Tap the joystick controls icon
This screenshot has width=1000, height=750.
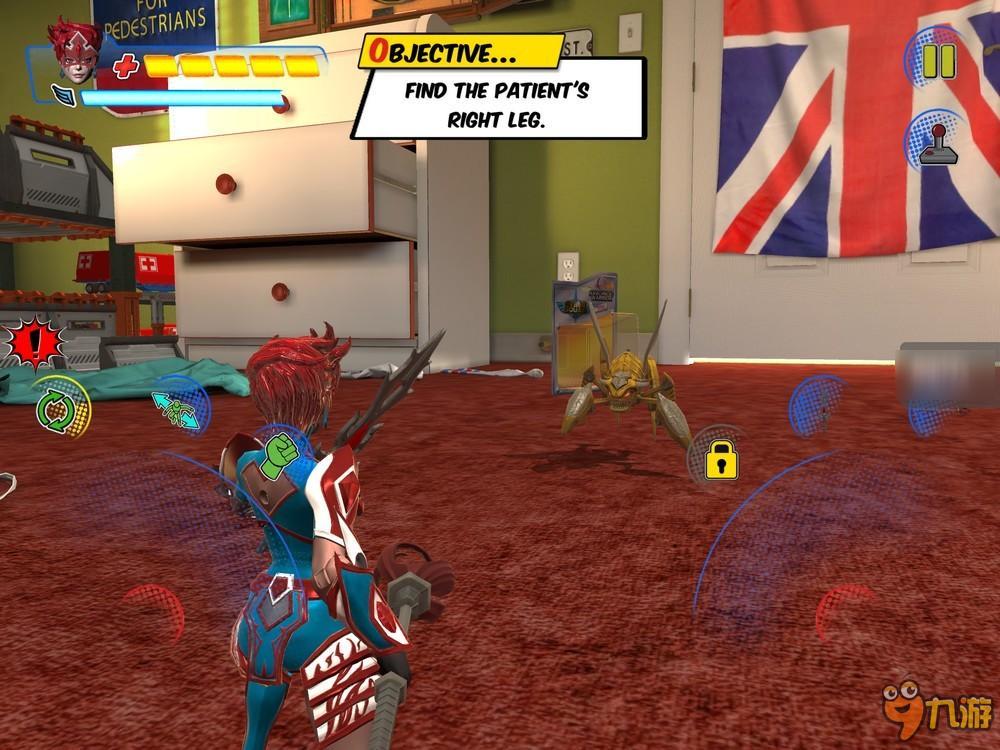pyautogui.click(x=938, y=143)
